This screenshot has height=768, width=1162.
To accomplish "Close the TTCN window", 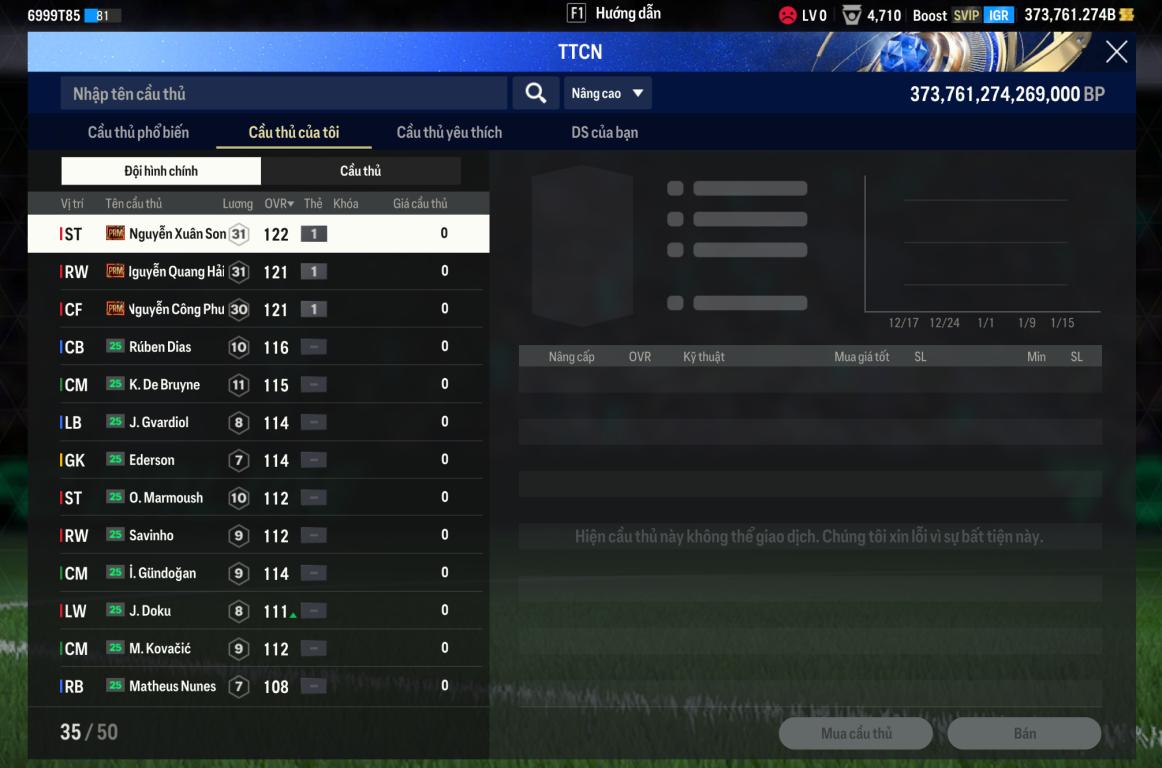I will (1116, 52).
